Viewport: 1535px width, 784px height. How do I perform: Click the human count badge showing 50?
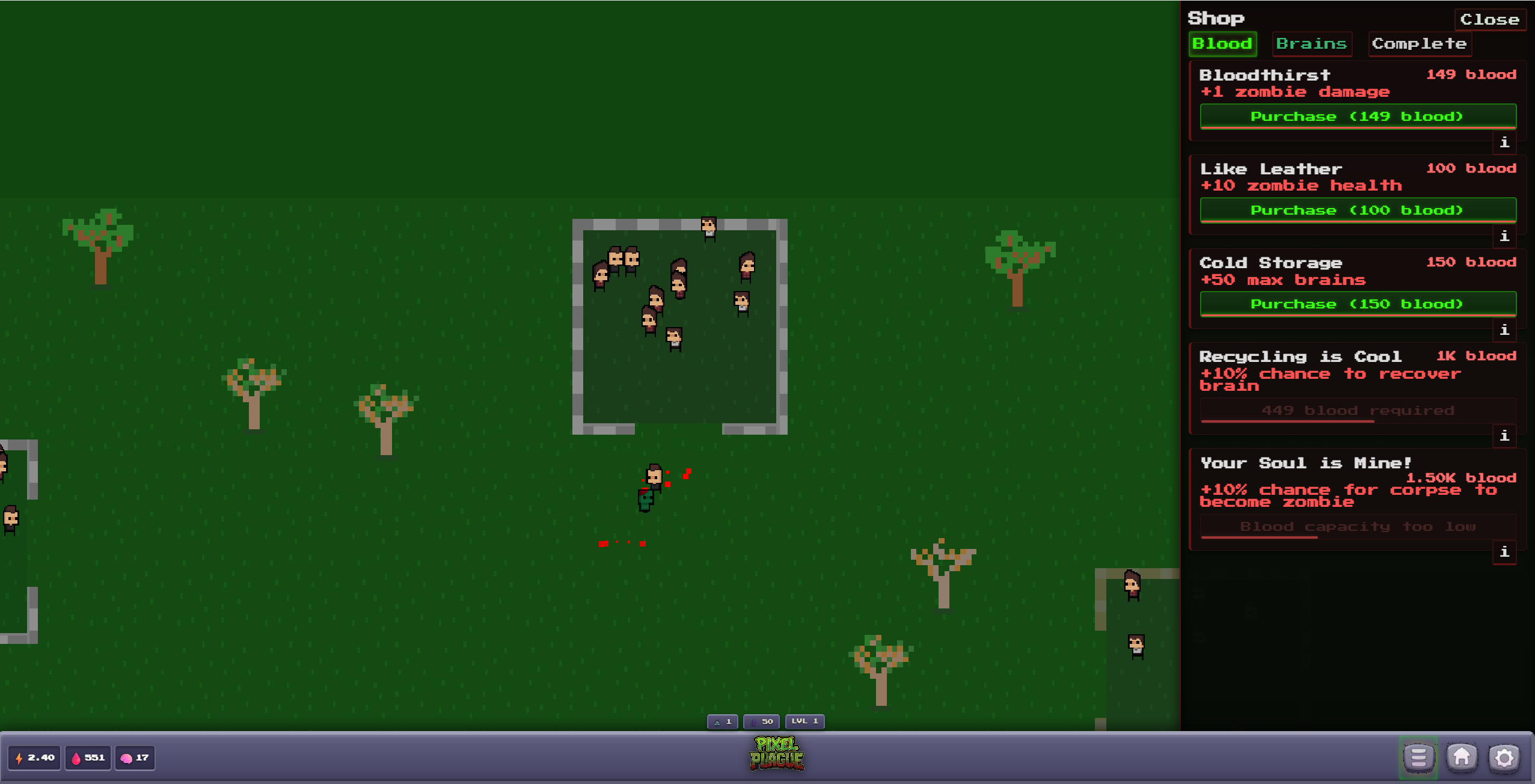pyautogui.click(x=761, y=721)
